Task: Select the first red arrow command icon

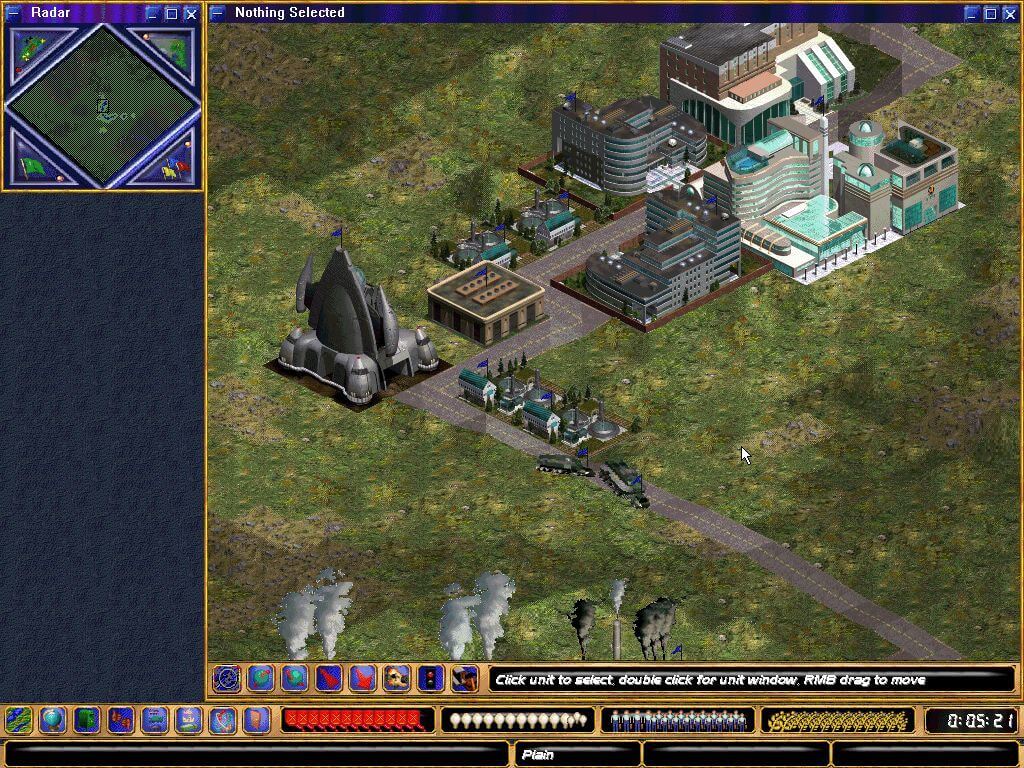Action: (329, 679)
